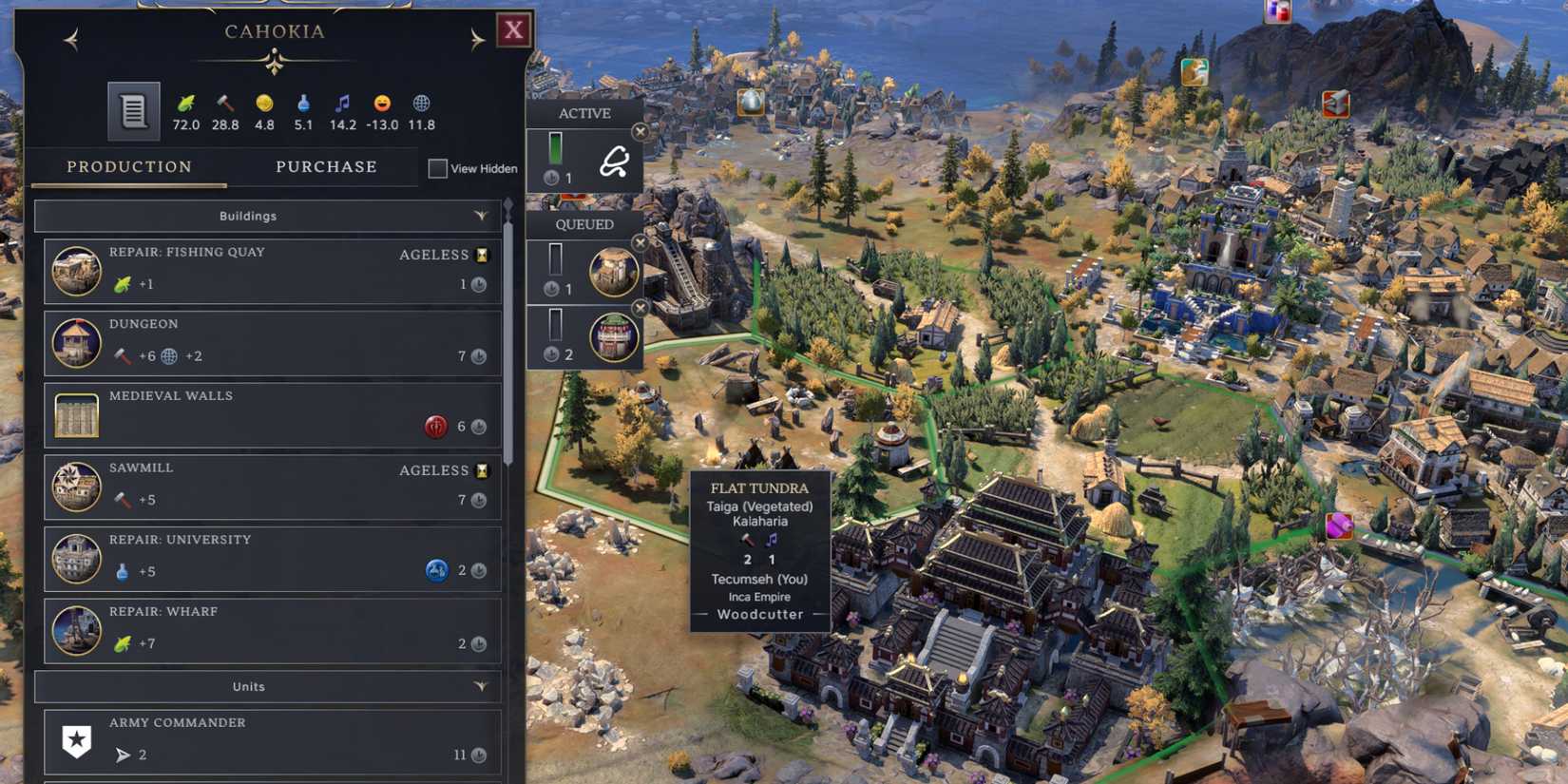
Task: Queue Repair: University
Action: click(x=273, y=559)
